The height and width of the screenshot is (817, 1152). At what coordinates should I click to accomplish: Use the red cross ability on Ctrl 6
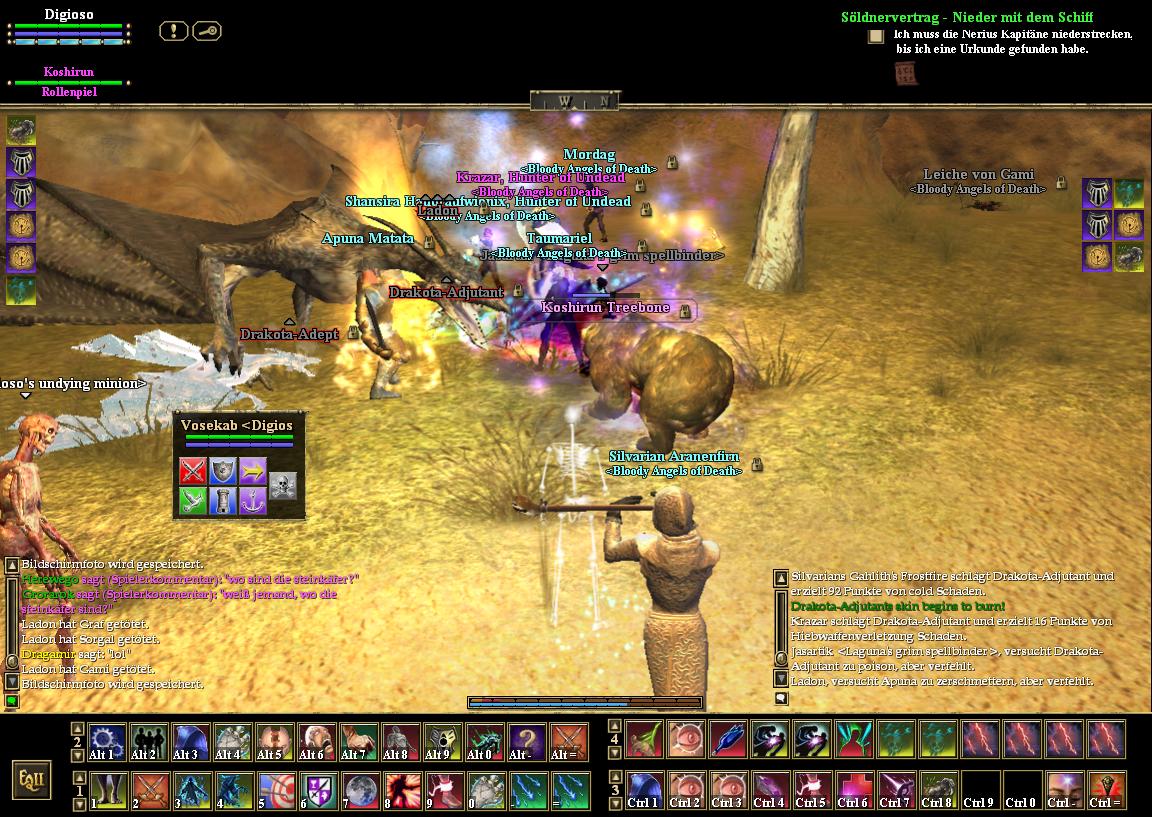853,790
